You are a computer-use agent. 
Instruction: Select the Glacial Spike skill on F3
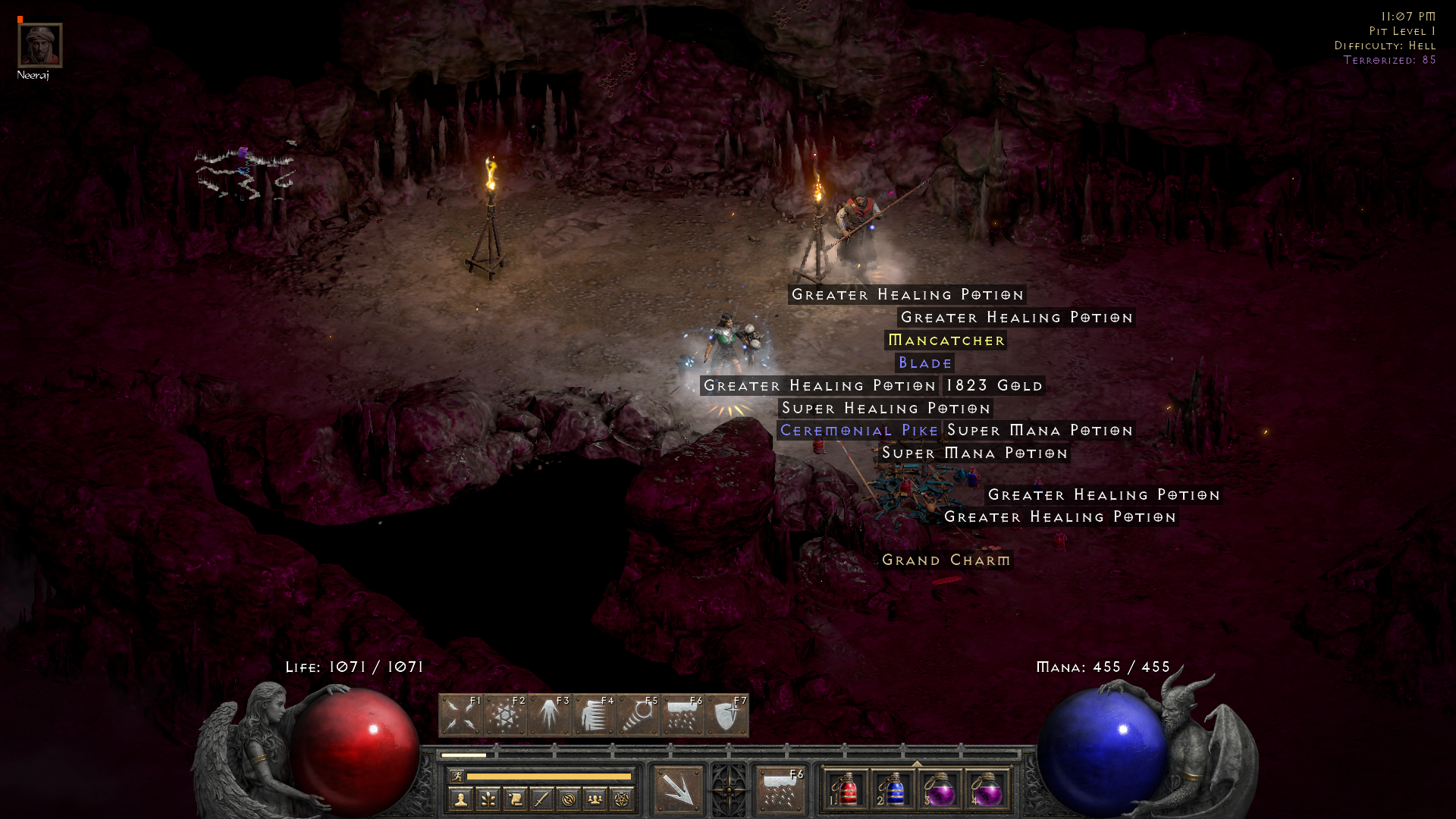pyautogui.click(x=549, y=714)
